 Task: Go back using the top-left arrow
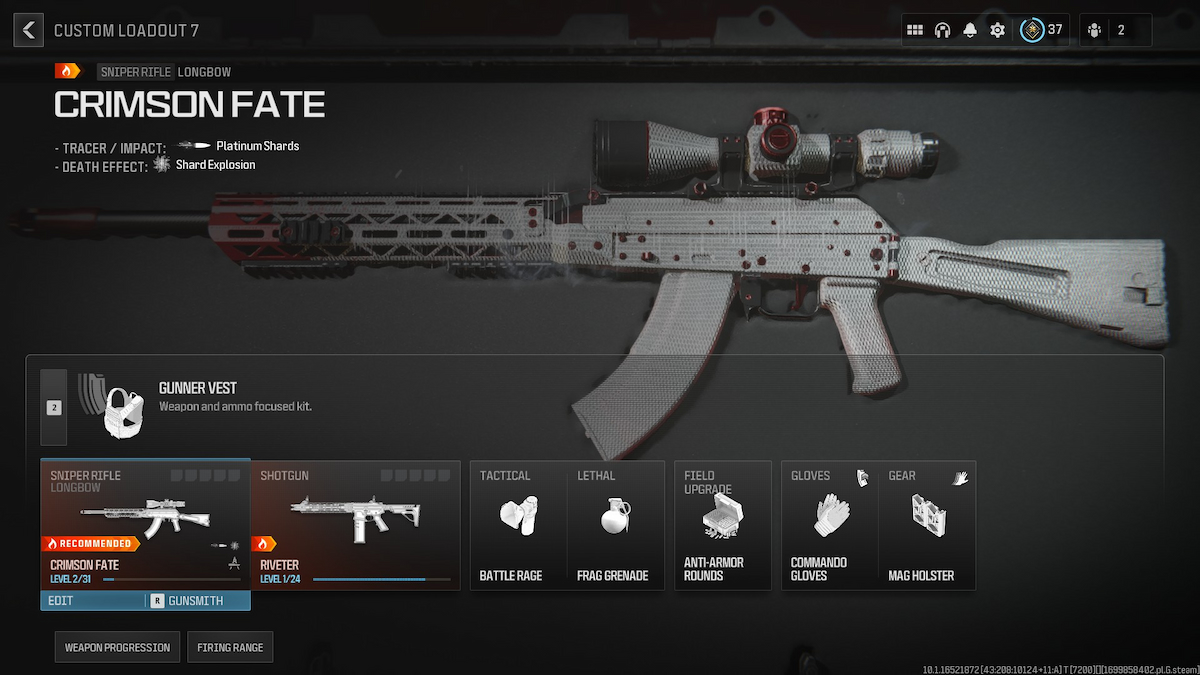point(28,30)
